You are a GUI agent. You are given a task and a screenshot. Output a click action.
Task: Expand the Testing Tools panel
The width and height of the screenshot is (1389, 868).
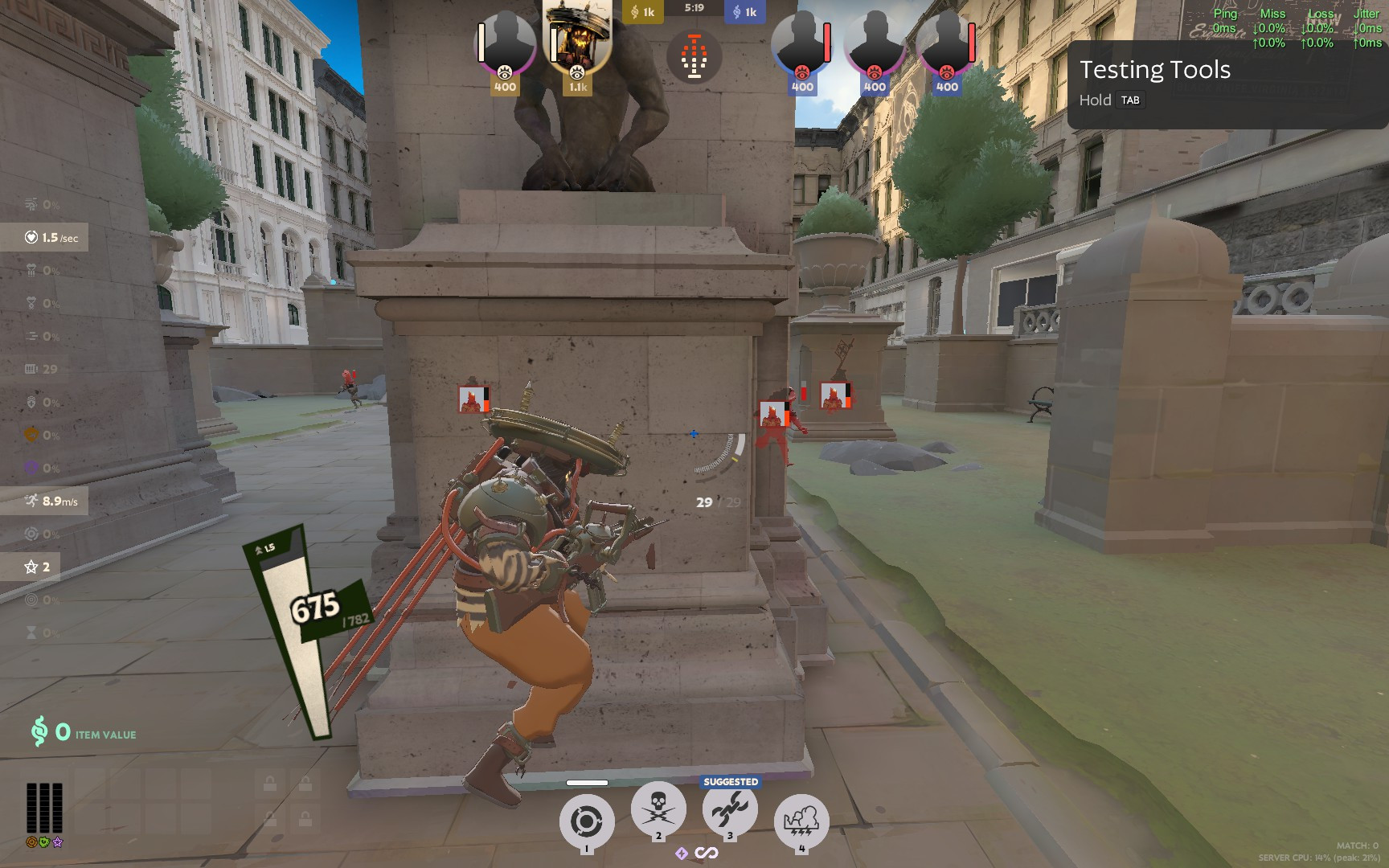(x=1154, y=71)
